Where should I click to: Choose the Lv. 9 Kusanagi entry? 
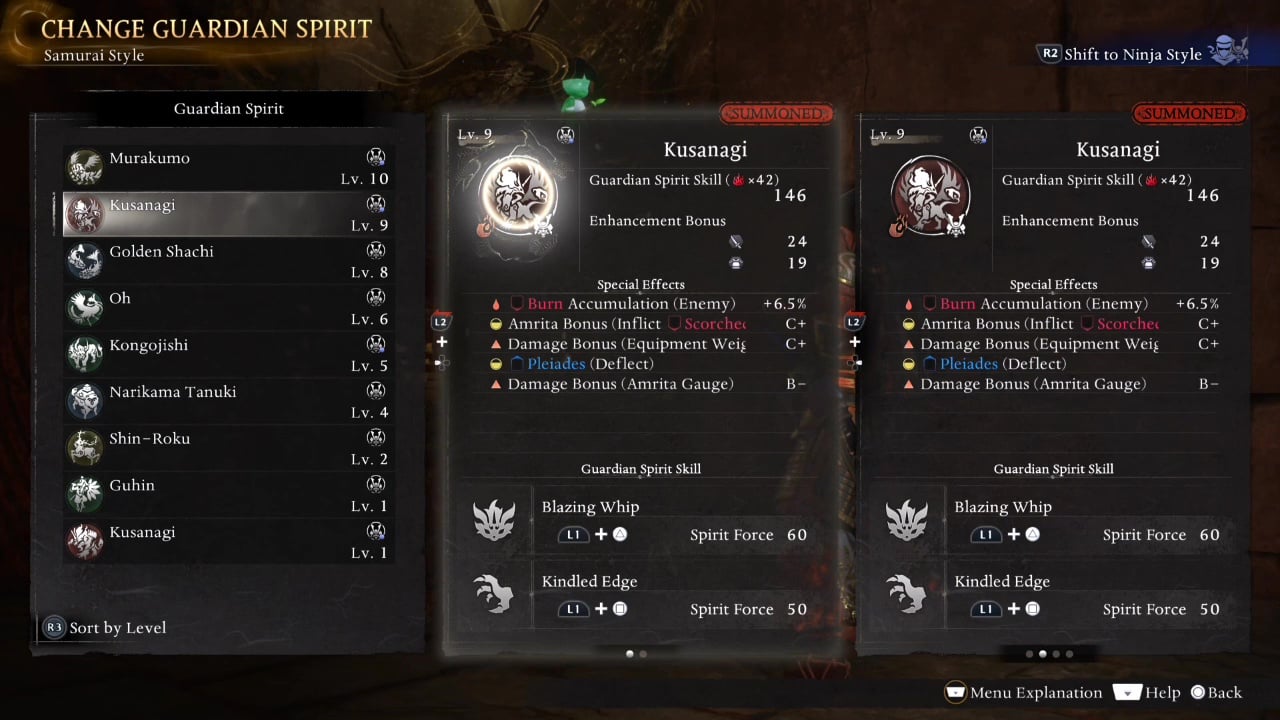pyautogui.click(x=228, y=214)
